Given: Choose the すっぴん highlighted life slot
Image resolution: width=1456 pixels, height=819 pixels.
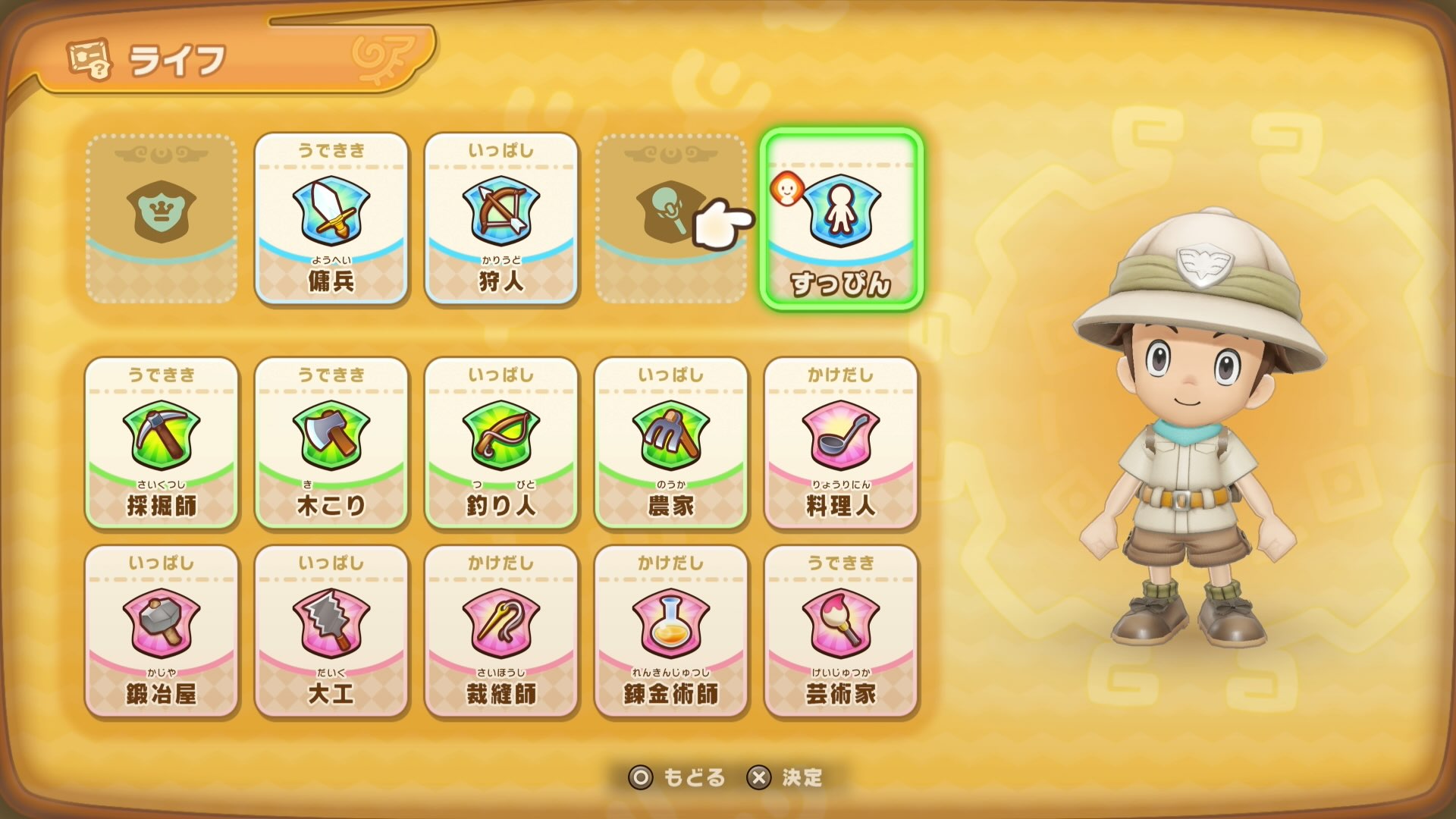Looking at the screenshot, I should pos(842,215).
